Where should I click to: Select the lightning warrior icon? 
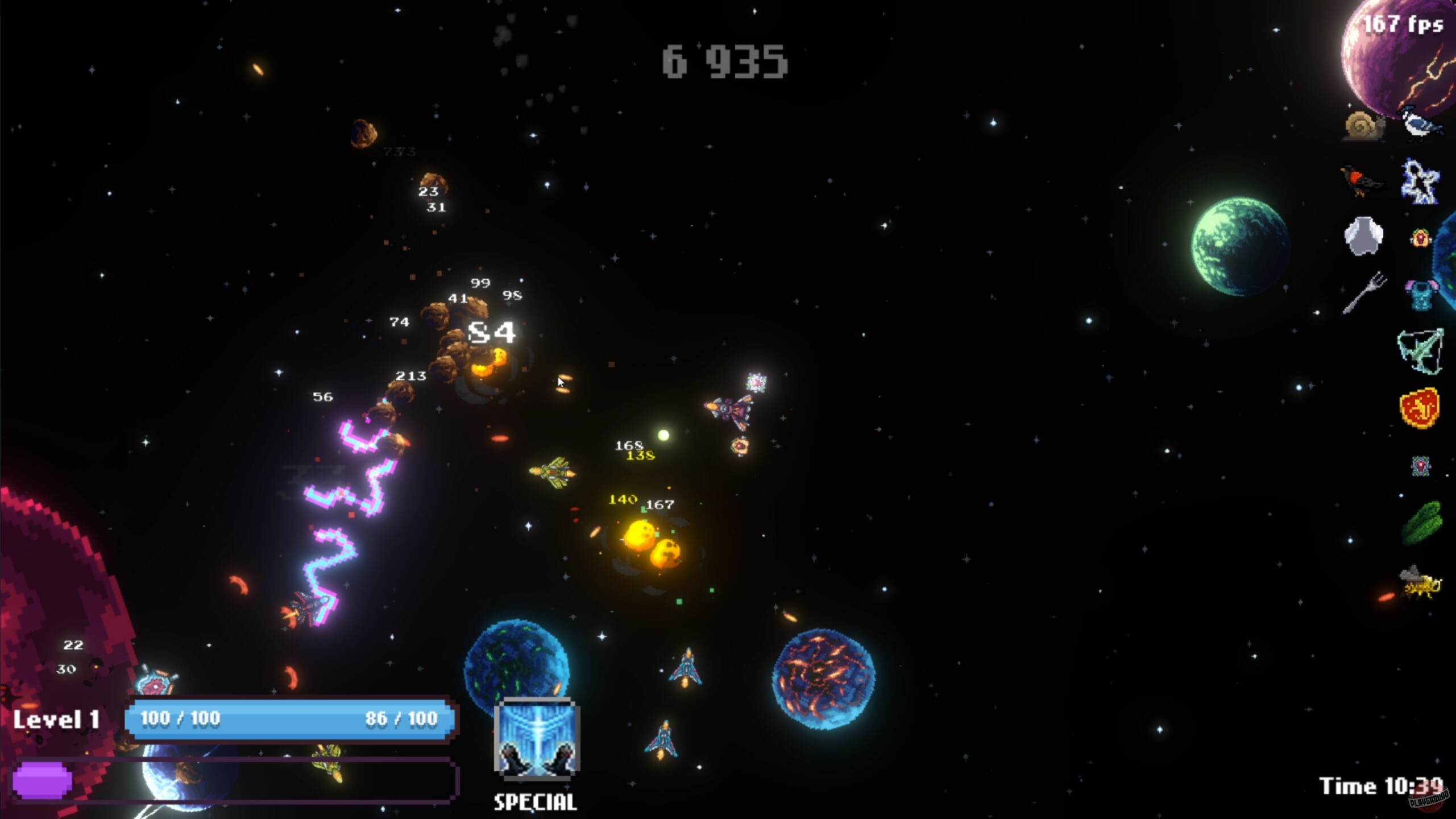tap(1420, 180)
